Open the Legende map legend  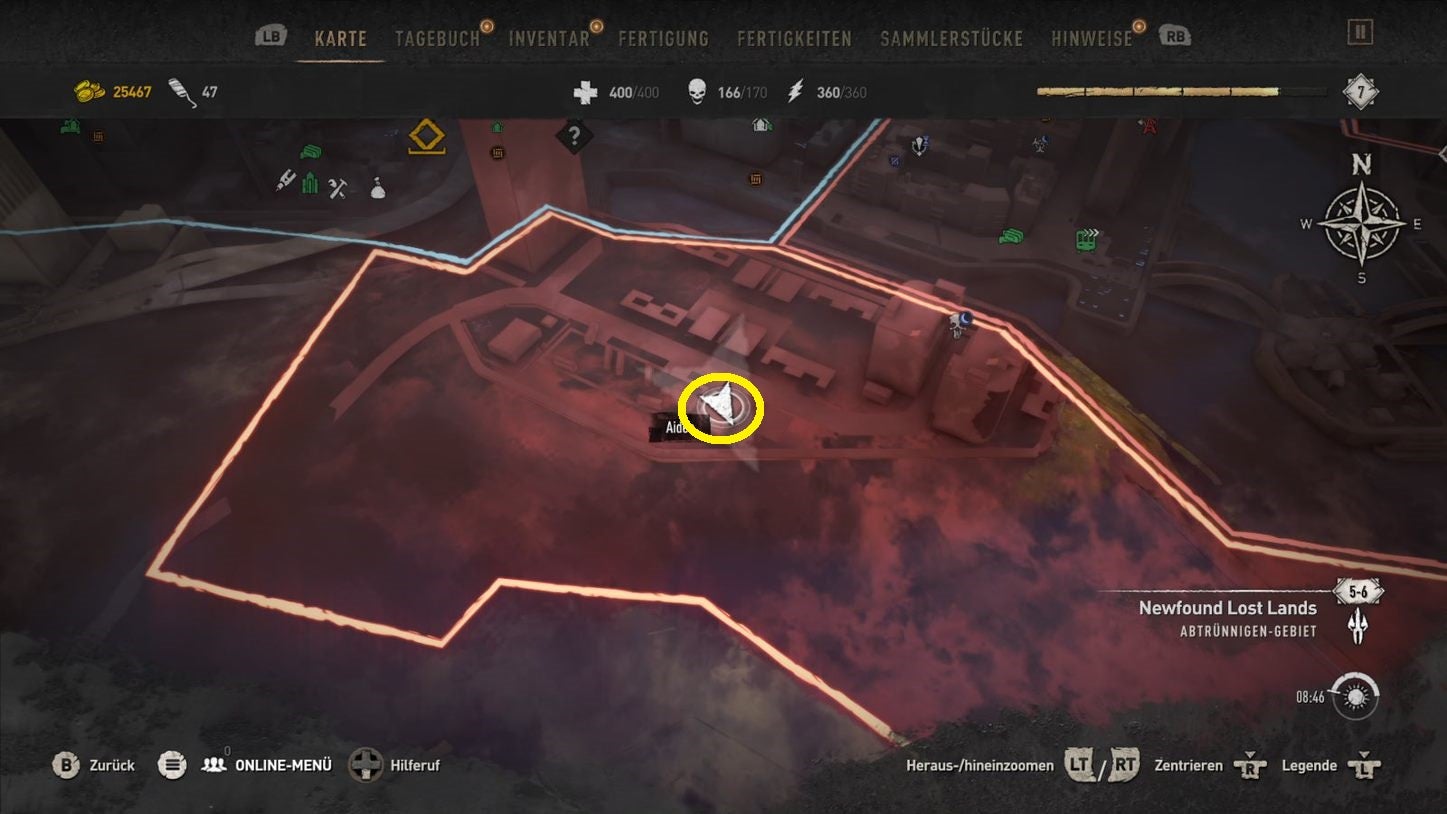click(1310, 765)
